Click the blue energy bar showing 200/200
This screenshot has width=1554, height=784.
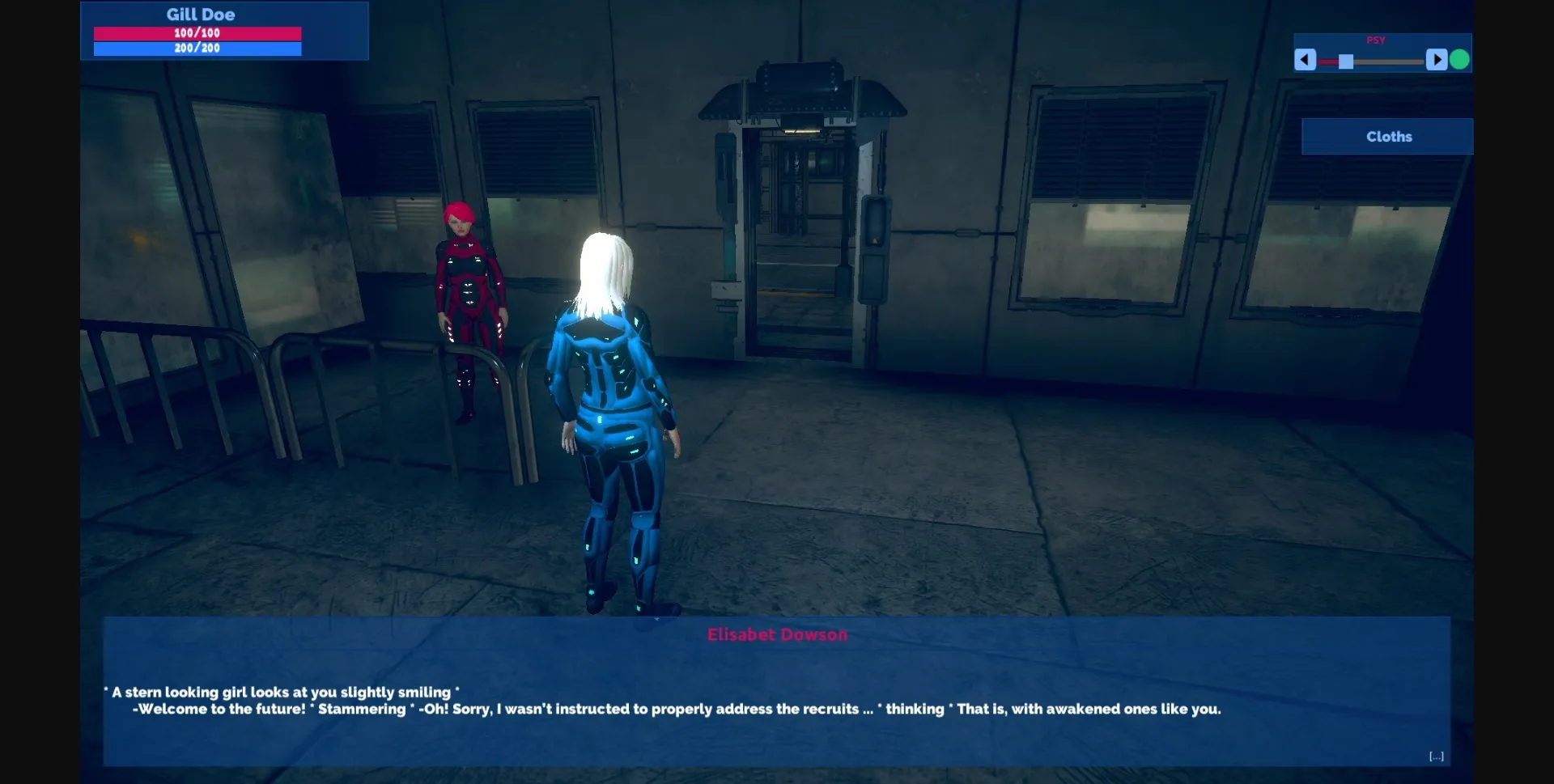click(198, 48)
